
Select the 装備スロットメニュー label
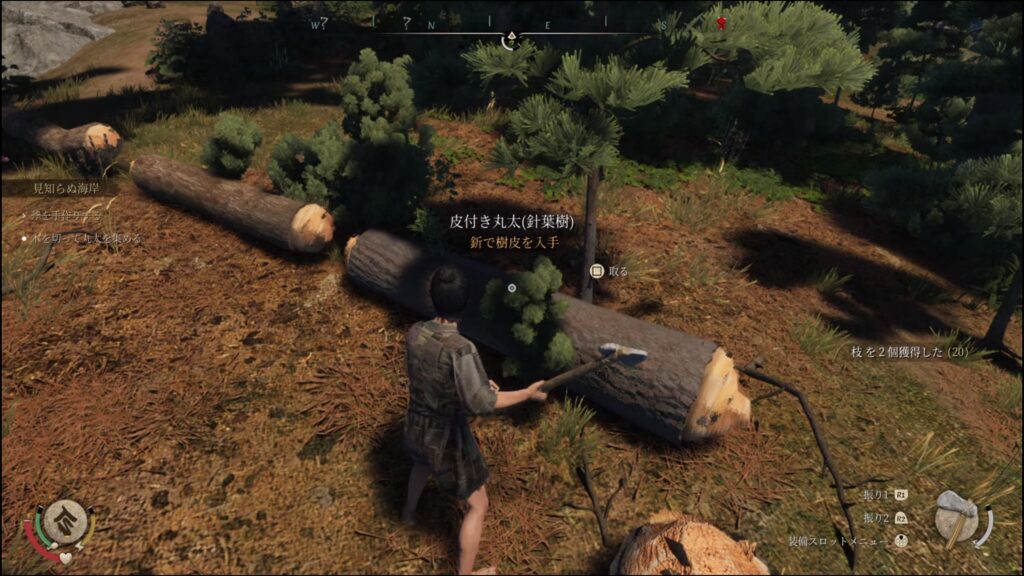[837, 542]
